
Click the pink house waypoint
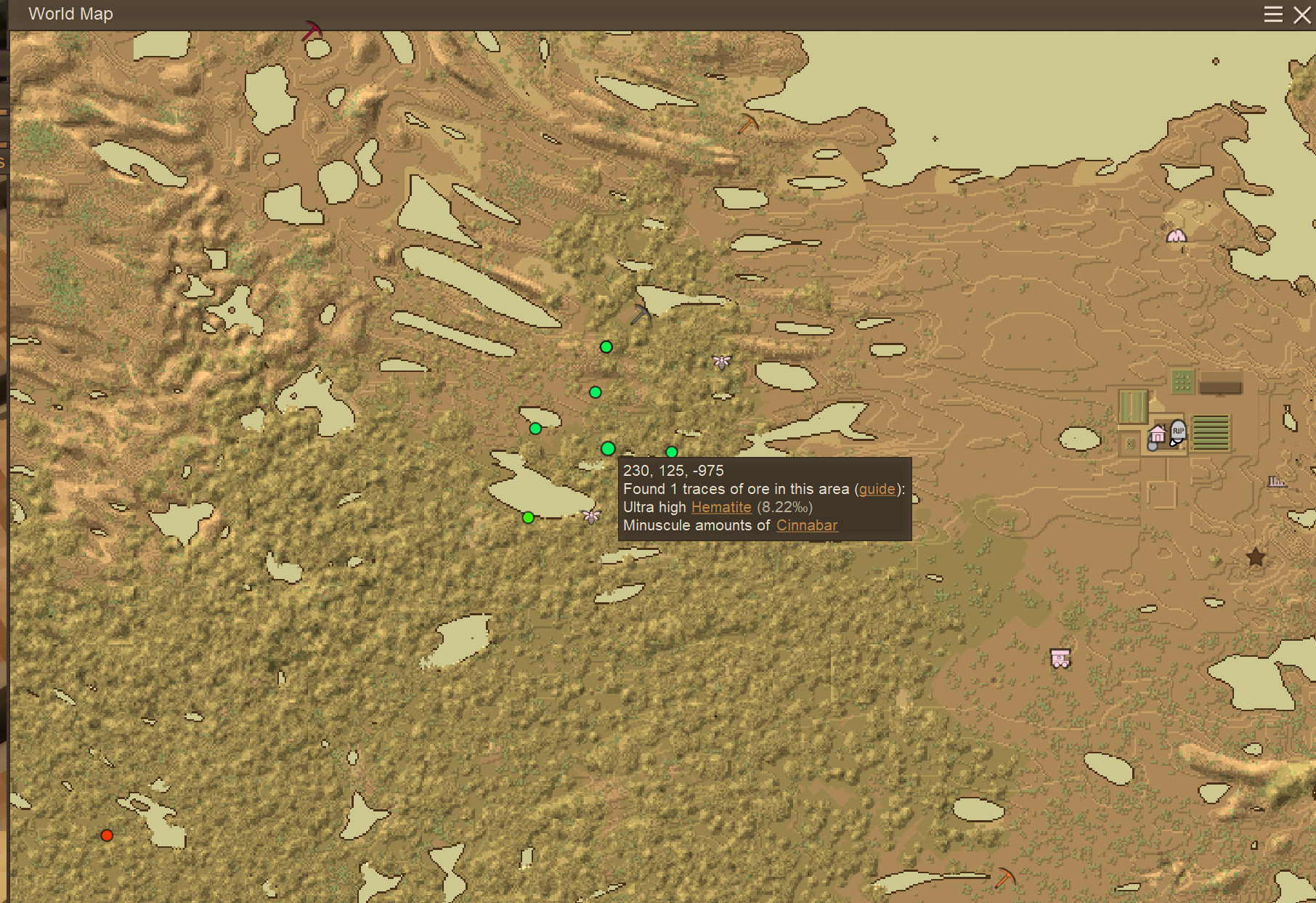pos(1158,434)
